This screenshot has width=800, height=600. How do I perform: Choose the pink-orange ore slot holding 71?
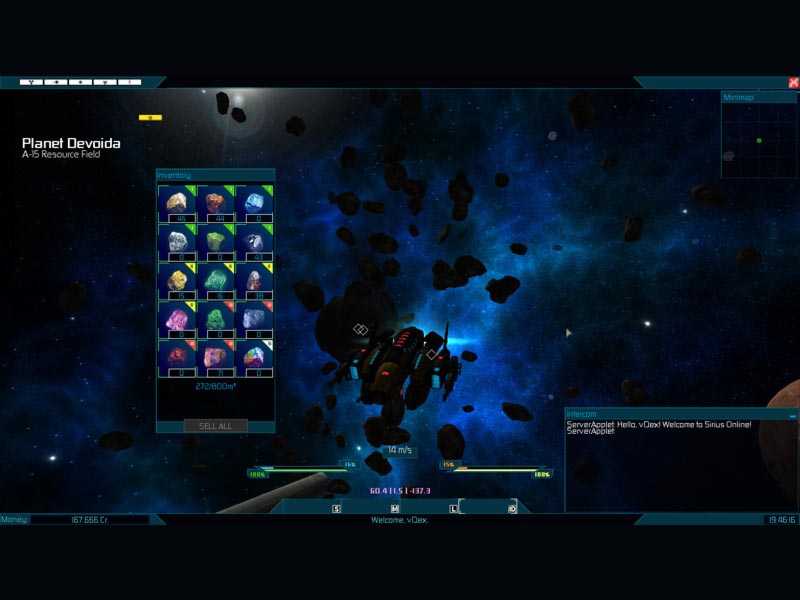[x=218, y=359]
